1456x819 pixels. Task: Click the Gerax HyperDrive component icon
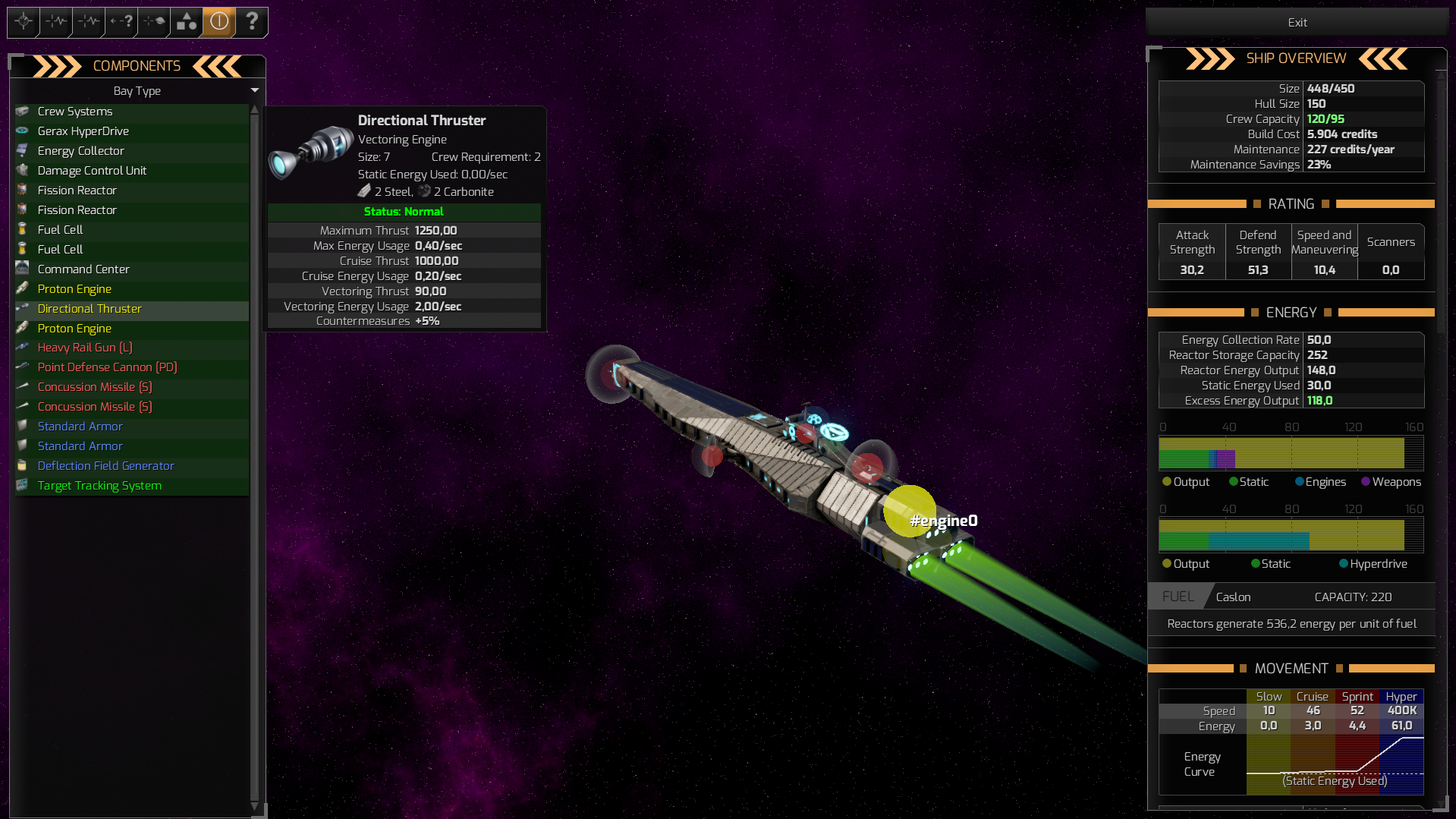coord(23,131)
